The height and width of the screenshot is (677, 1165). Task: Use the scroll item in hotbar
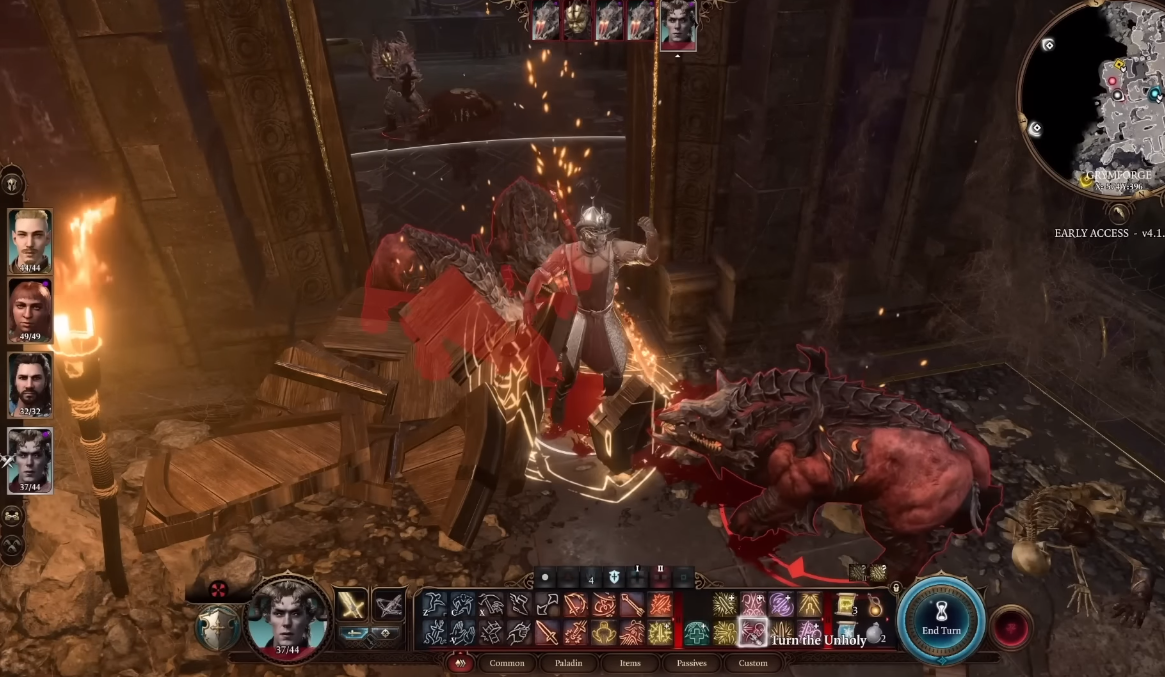pyautogui.click(x=846, y=605)
